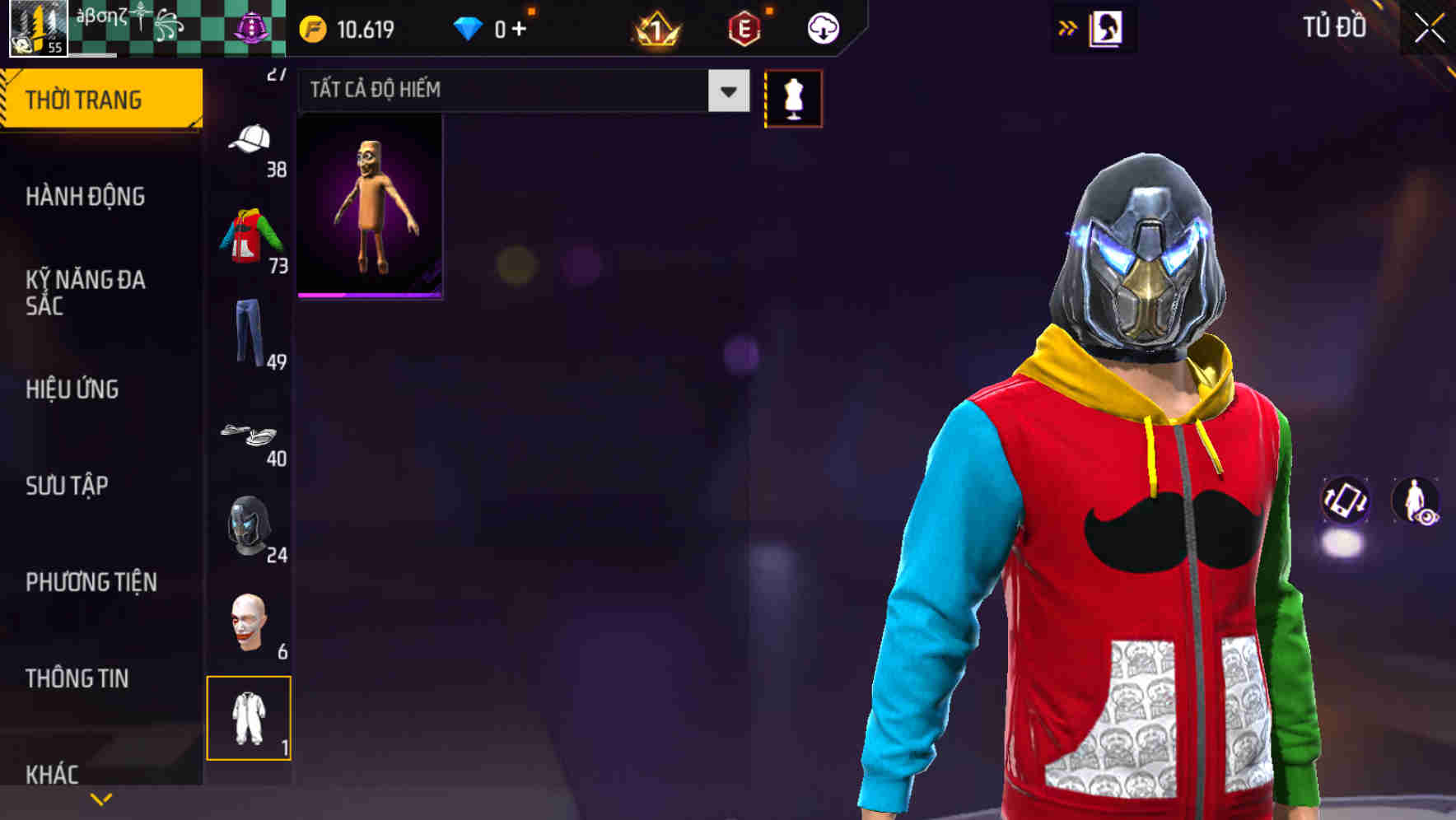Select the wooden puppet costume thumbnail
This screenshot has width=1456, height=820.
coord(370,208)
